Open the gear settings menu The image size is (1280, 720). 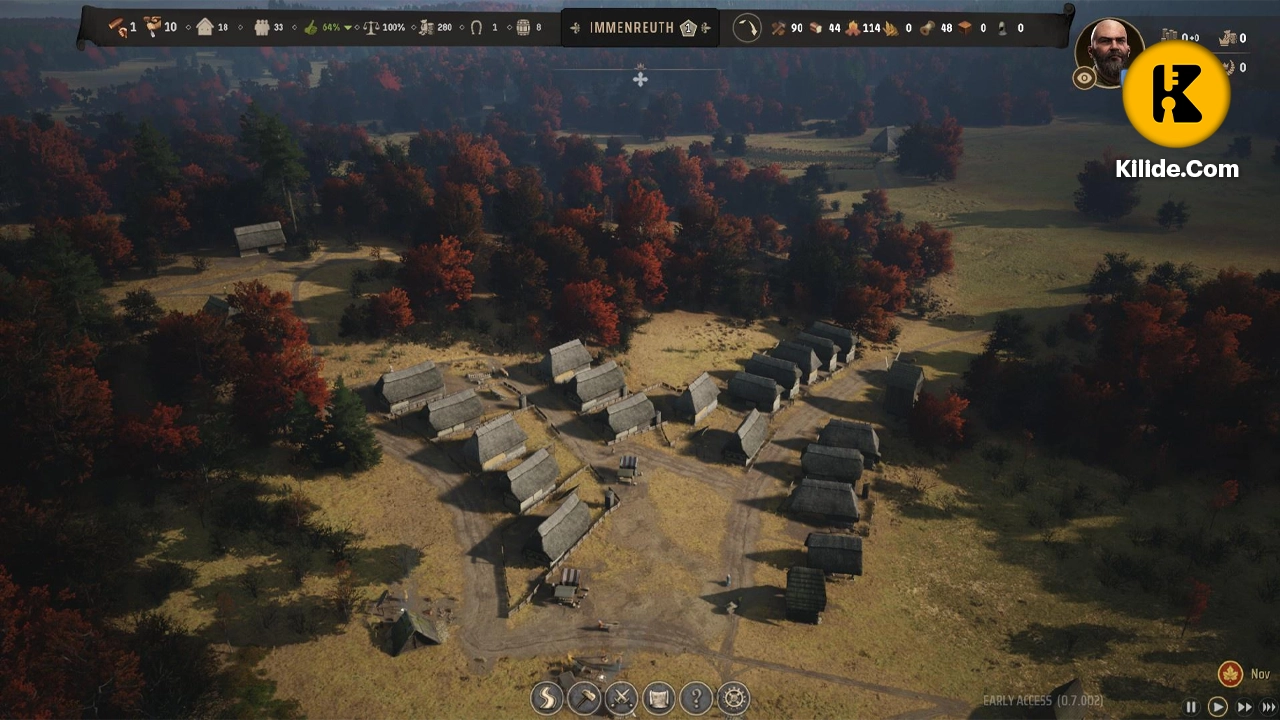[x=734, y=697]
